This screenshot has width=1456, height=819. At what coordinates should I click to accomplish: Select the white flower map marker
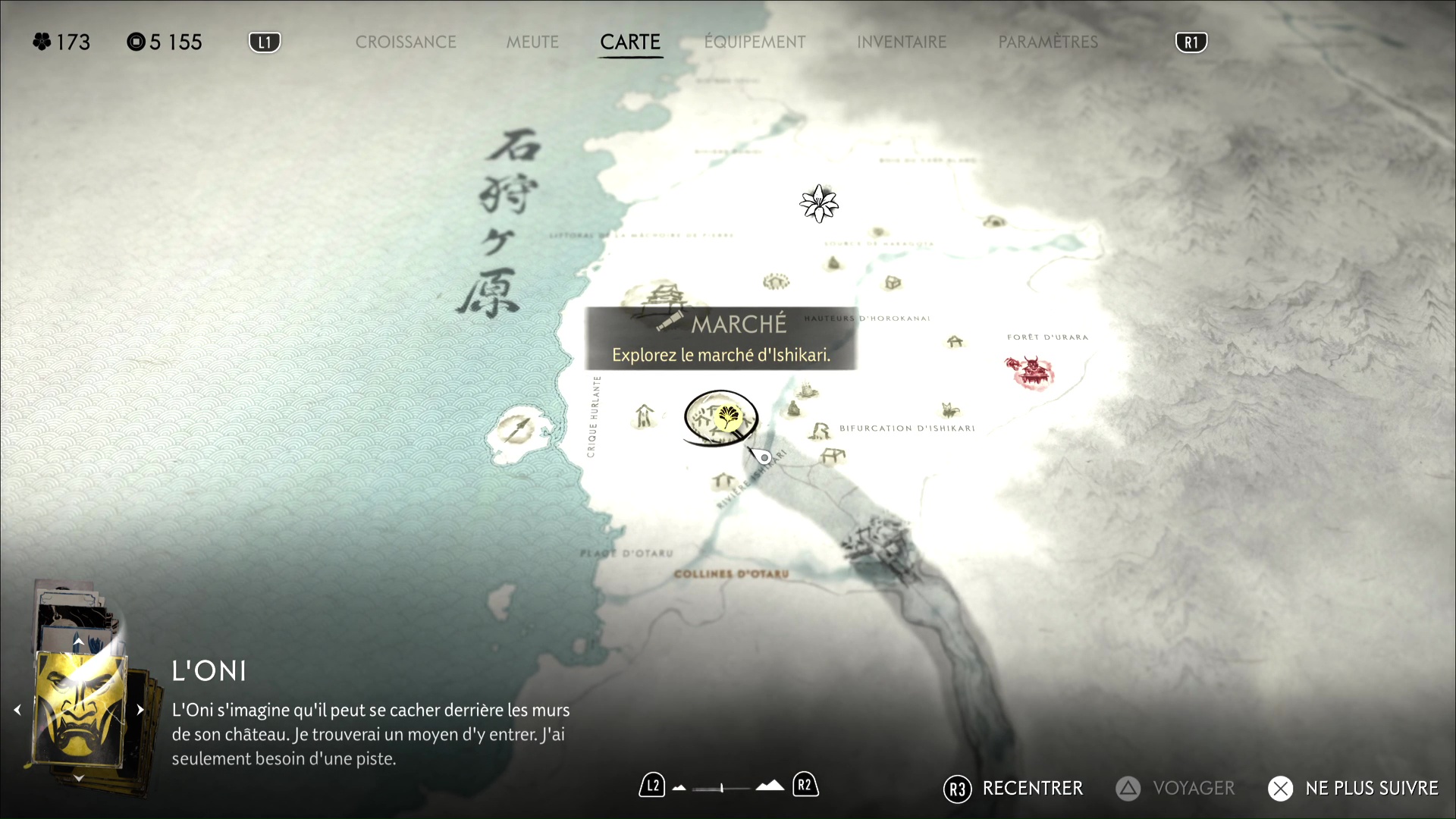pyautogui.click(x=819, y=203)
